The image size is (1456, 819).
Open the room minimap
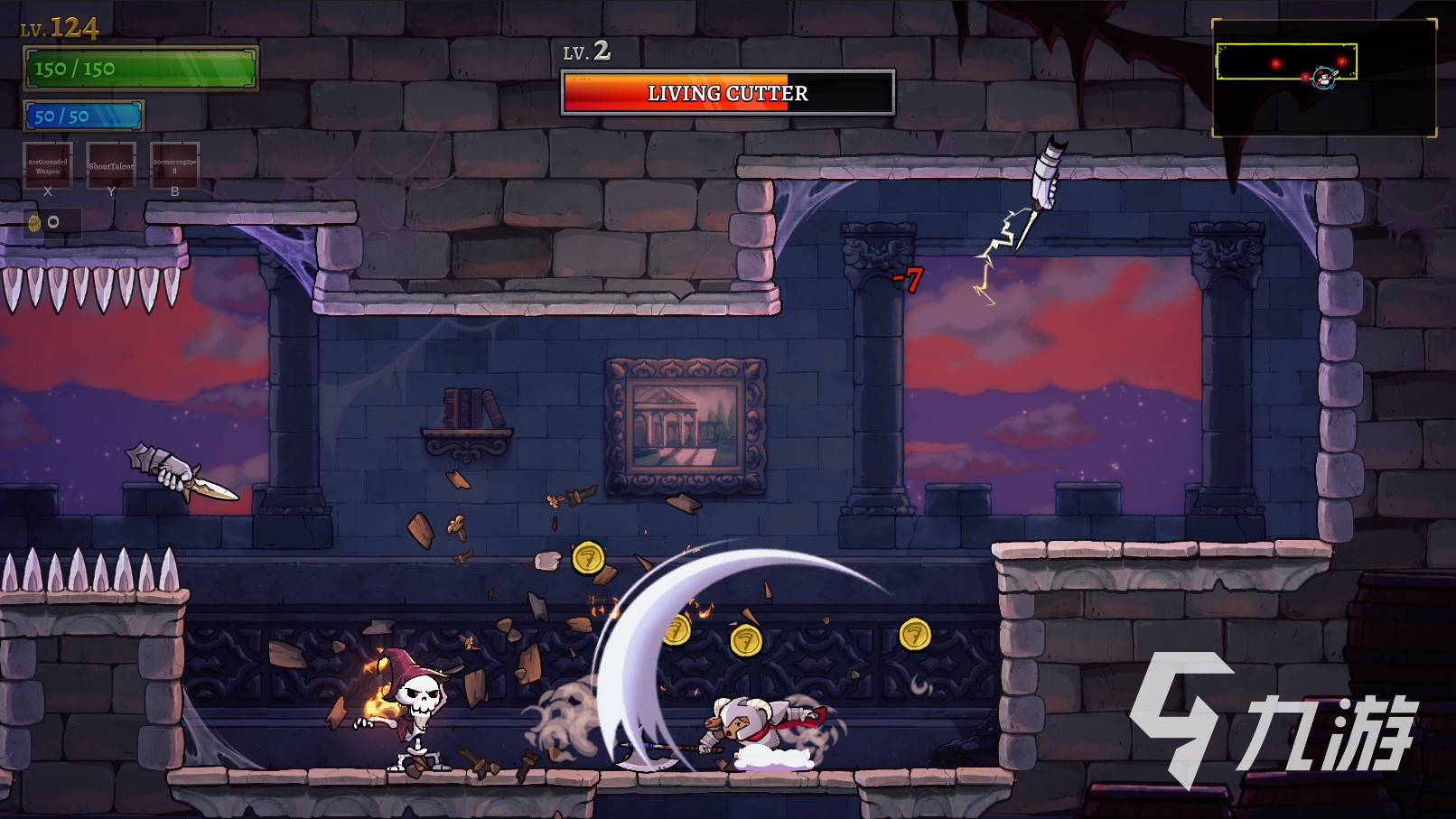point(1323,79)
